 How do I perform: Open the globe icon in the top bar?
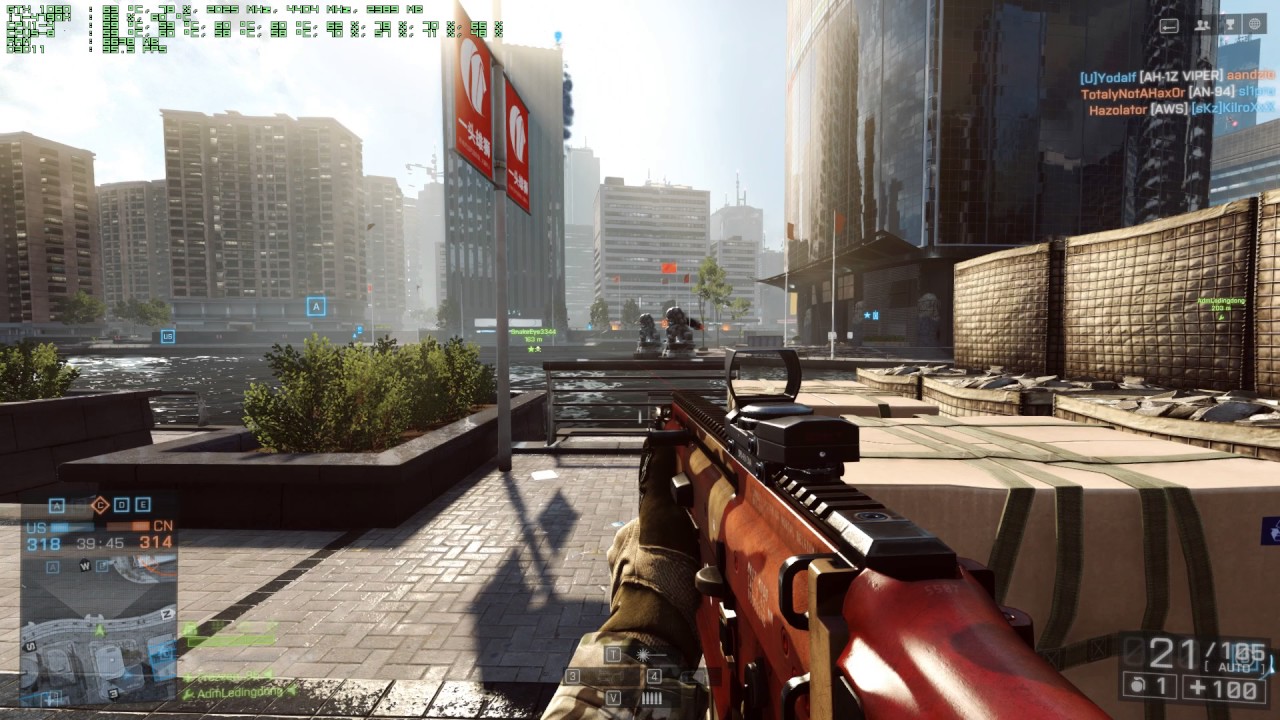tap(1255, 25)
